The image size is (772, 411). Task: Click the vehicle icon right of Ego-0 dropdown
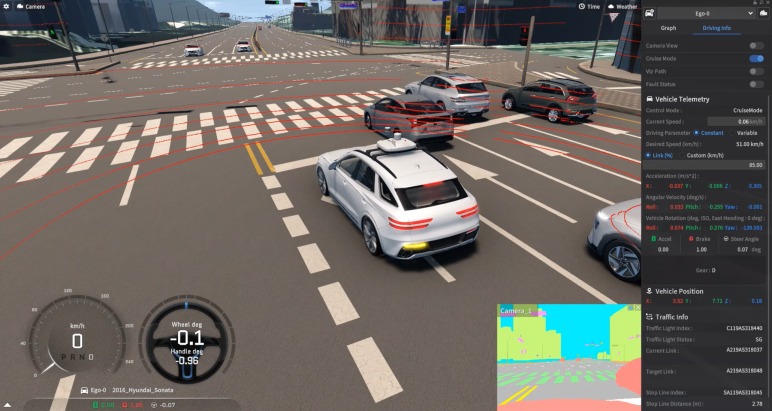(x=761, y=13)
